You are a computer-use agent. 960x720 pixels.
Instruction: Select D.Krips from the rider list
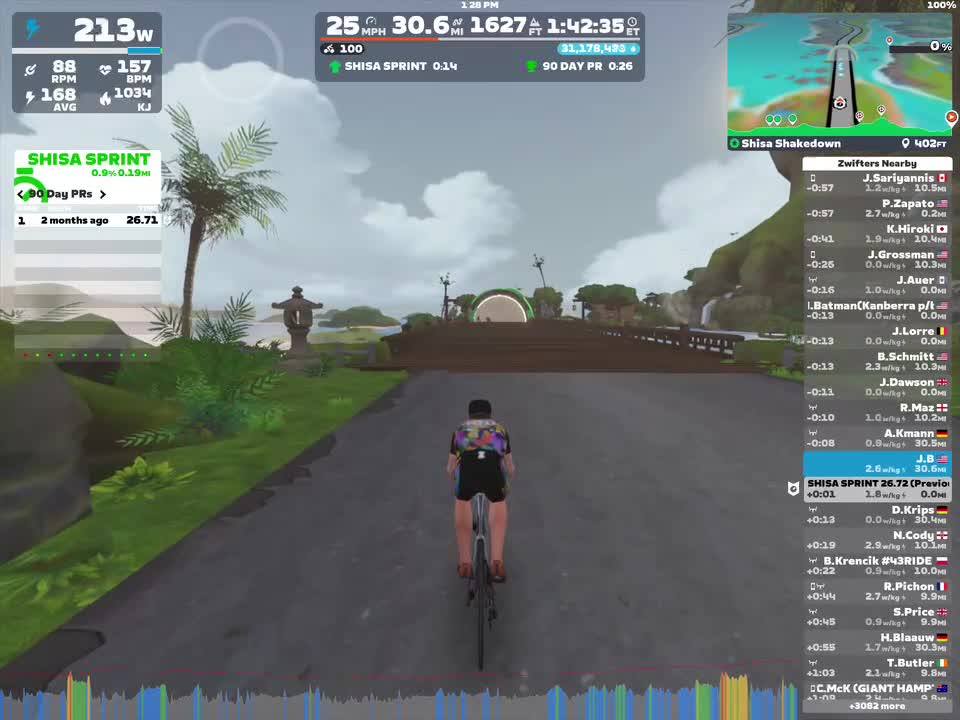877,515
